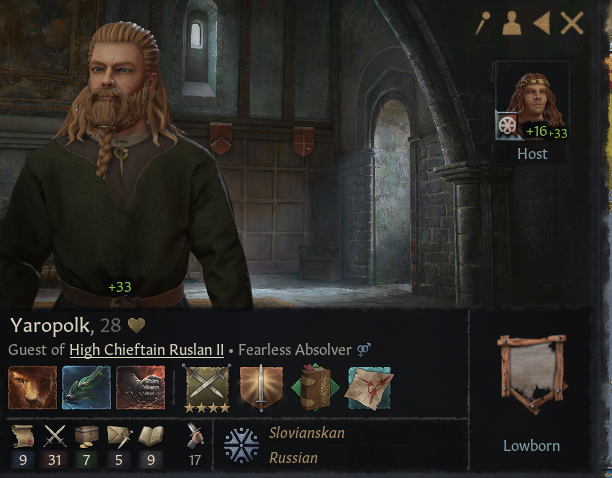This screenshot has width=612, height=478.
Task: Click the book trait icon
Action: point(315,388)
